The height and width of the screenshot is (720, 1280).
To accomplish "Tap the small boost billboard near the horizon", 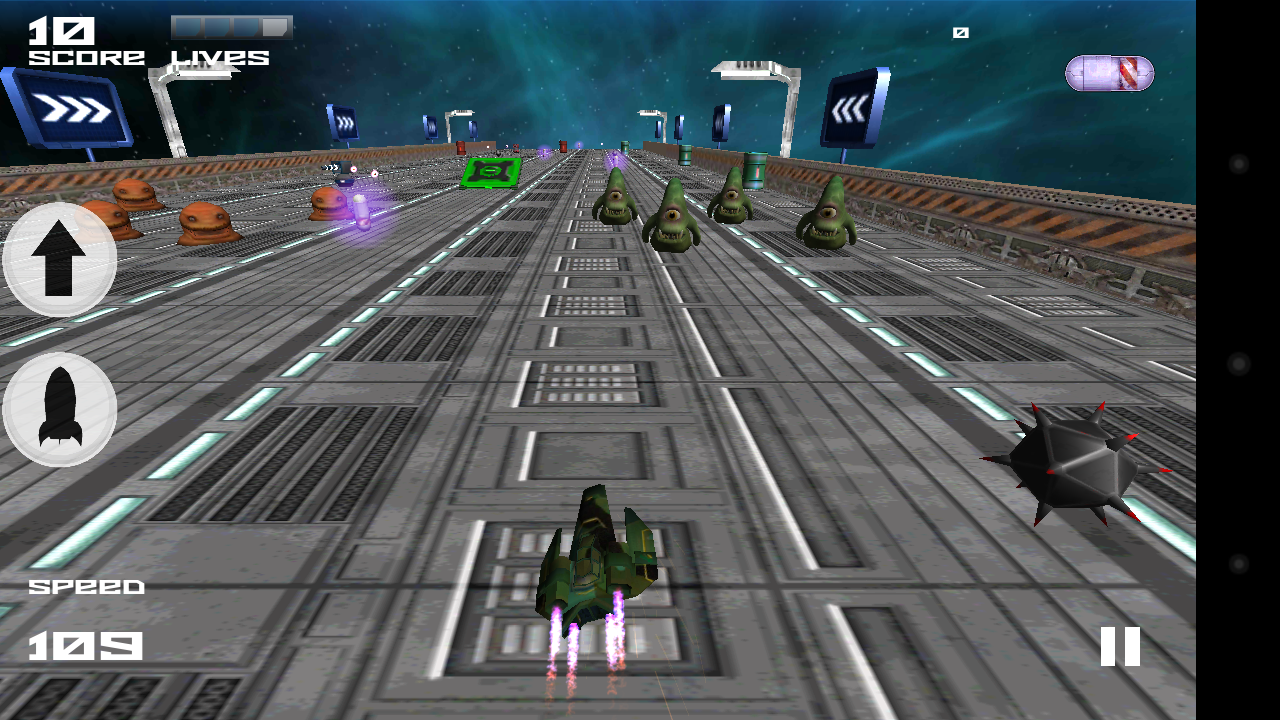I will pos(345,123).
